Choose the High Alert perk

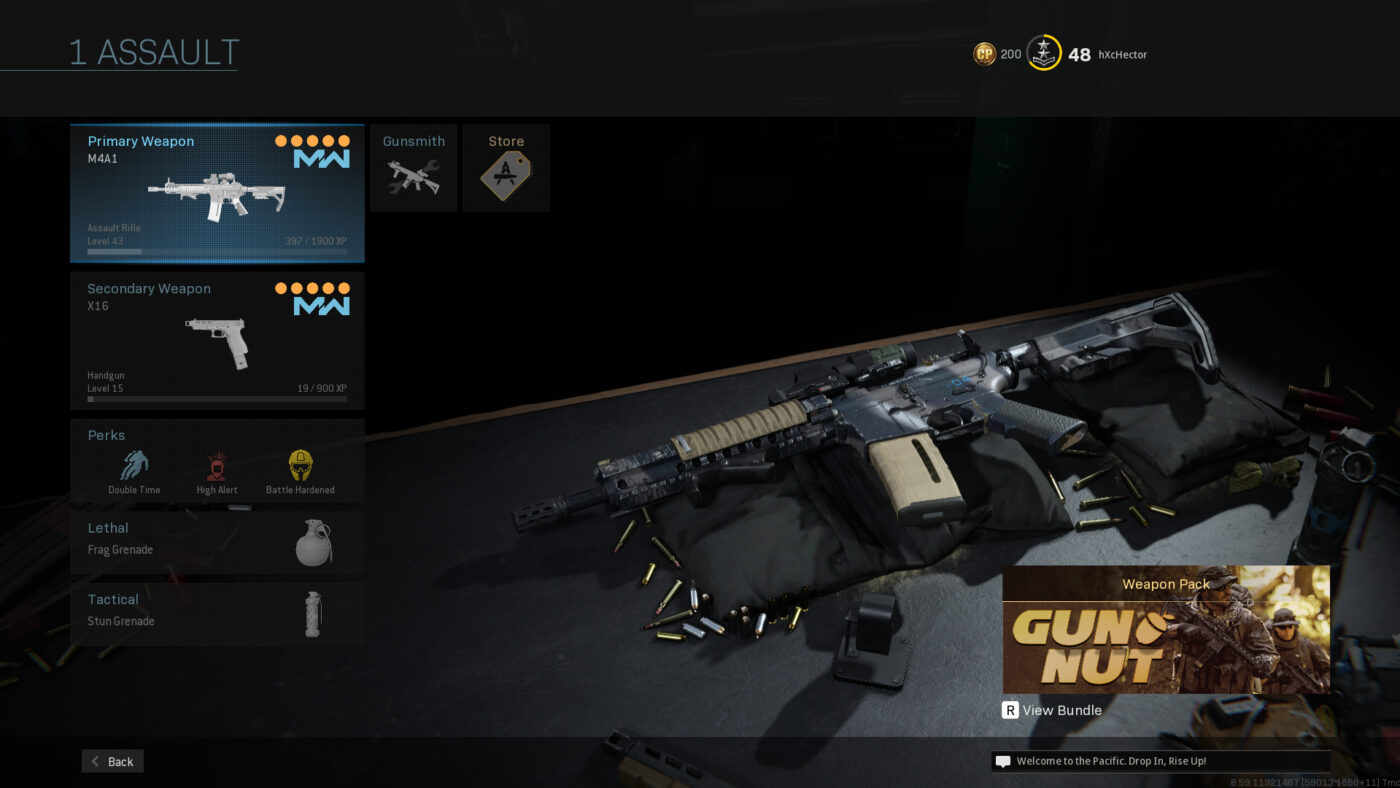click(x=217, y=471)
